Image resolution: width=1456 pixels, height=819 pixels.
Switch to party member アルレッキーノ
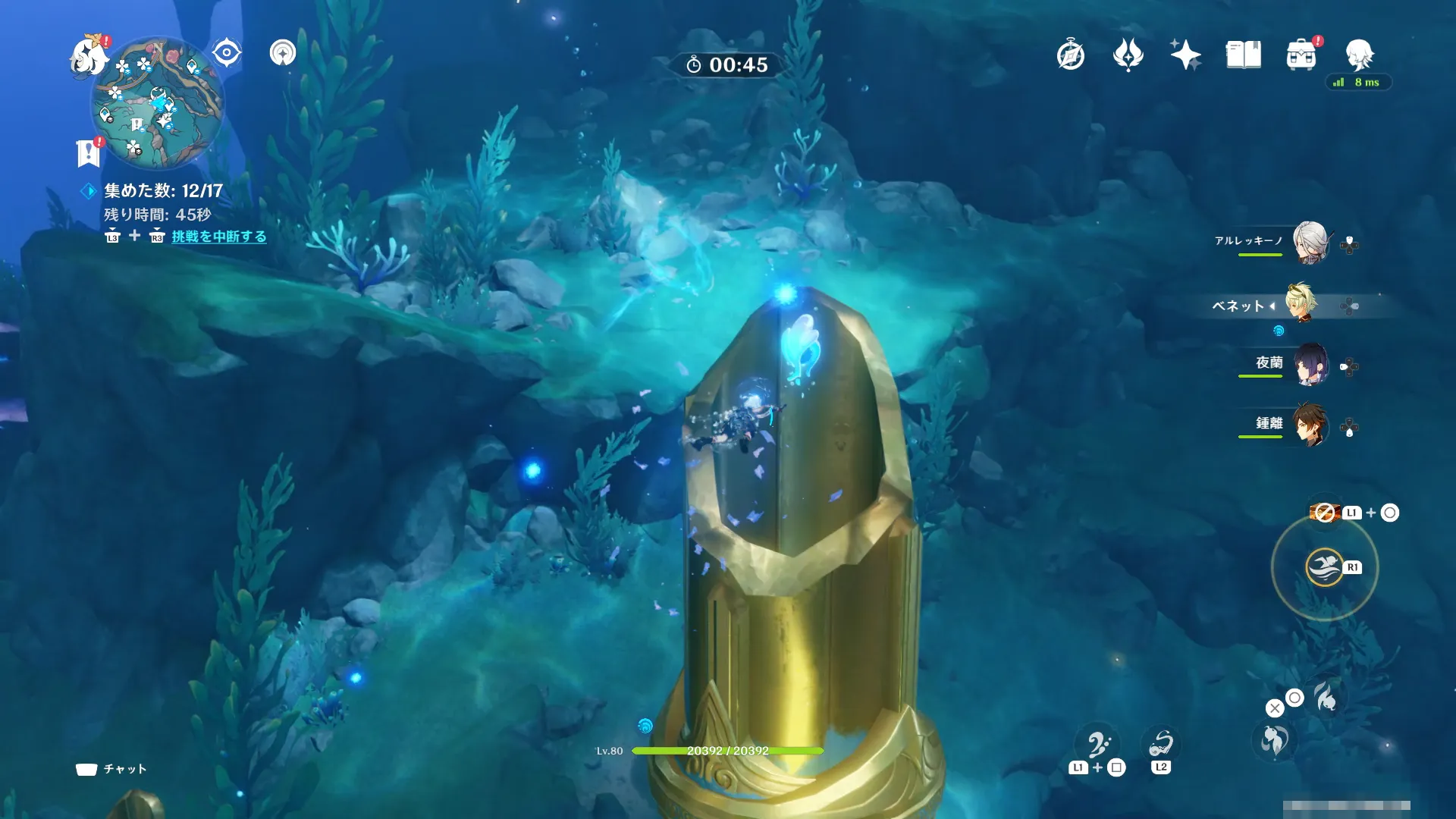point(1310,243)
